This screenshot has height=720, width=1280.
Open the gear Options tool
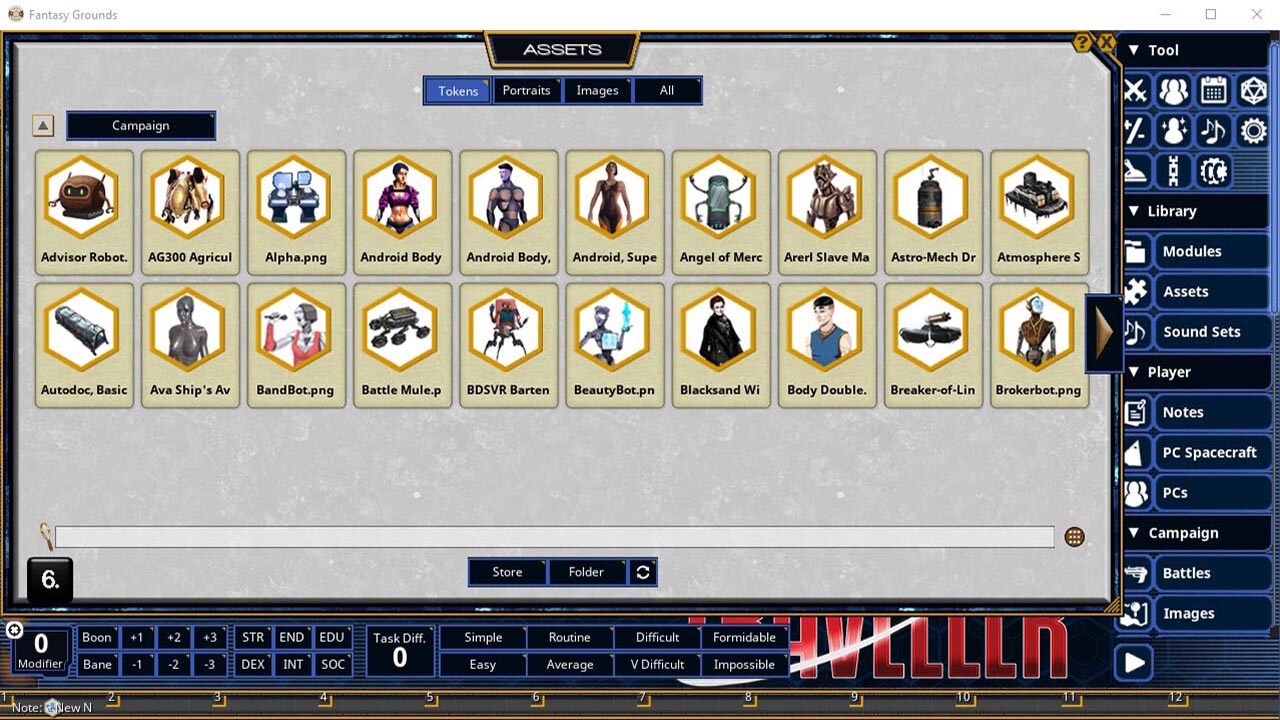point(1253,131)
